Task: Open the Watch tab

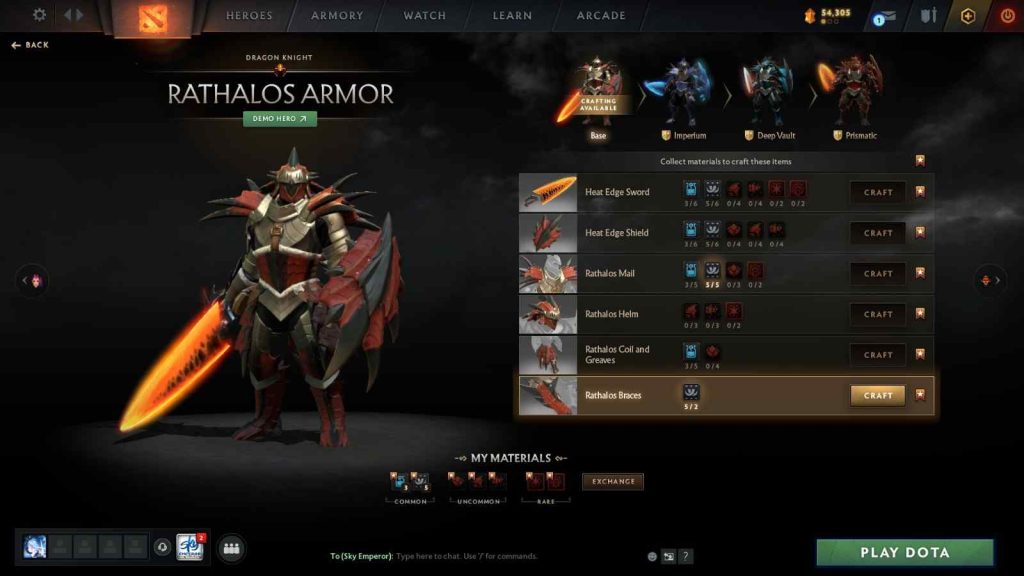Action: tap(425, 16)
